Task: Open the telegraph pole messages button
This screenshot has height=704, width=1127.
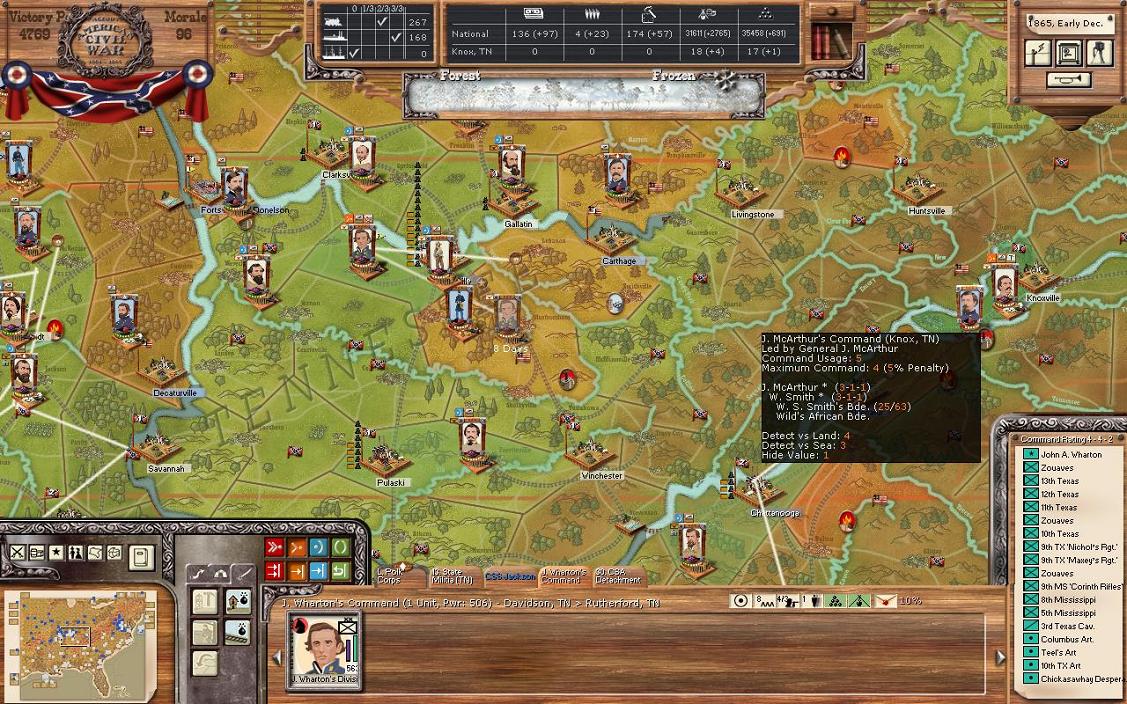Action: (1039, 53)
